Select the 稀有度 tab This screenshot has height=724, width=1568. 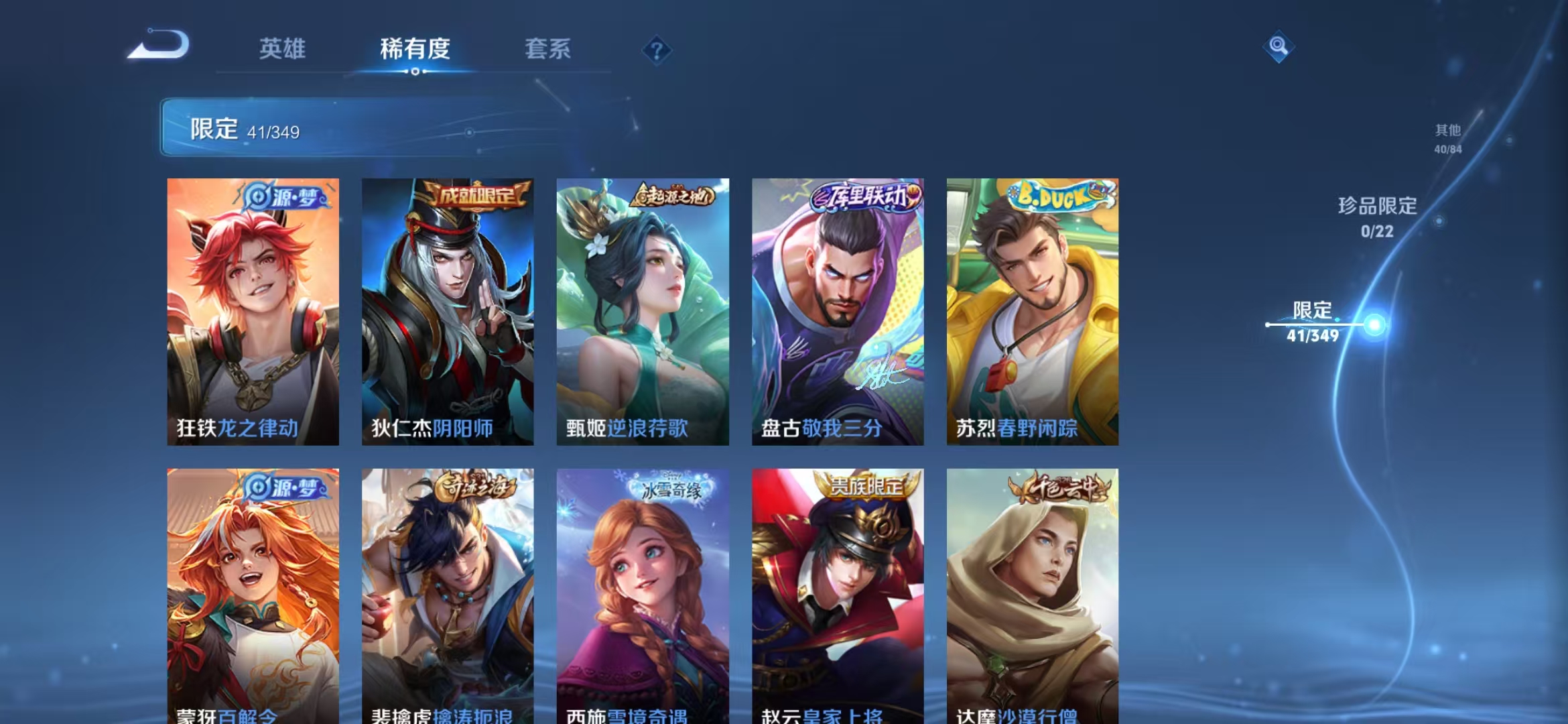click(415, 50)
